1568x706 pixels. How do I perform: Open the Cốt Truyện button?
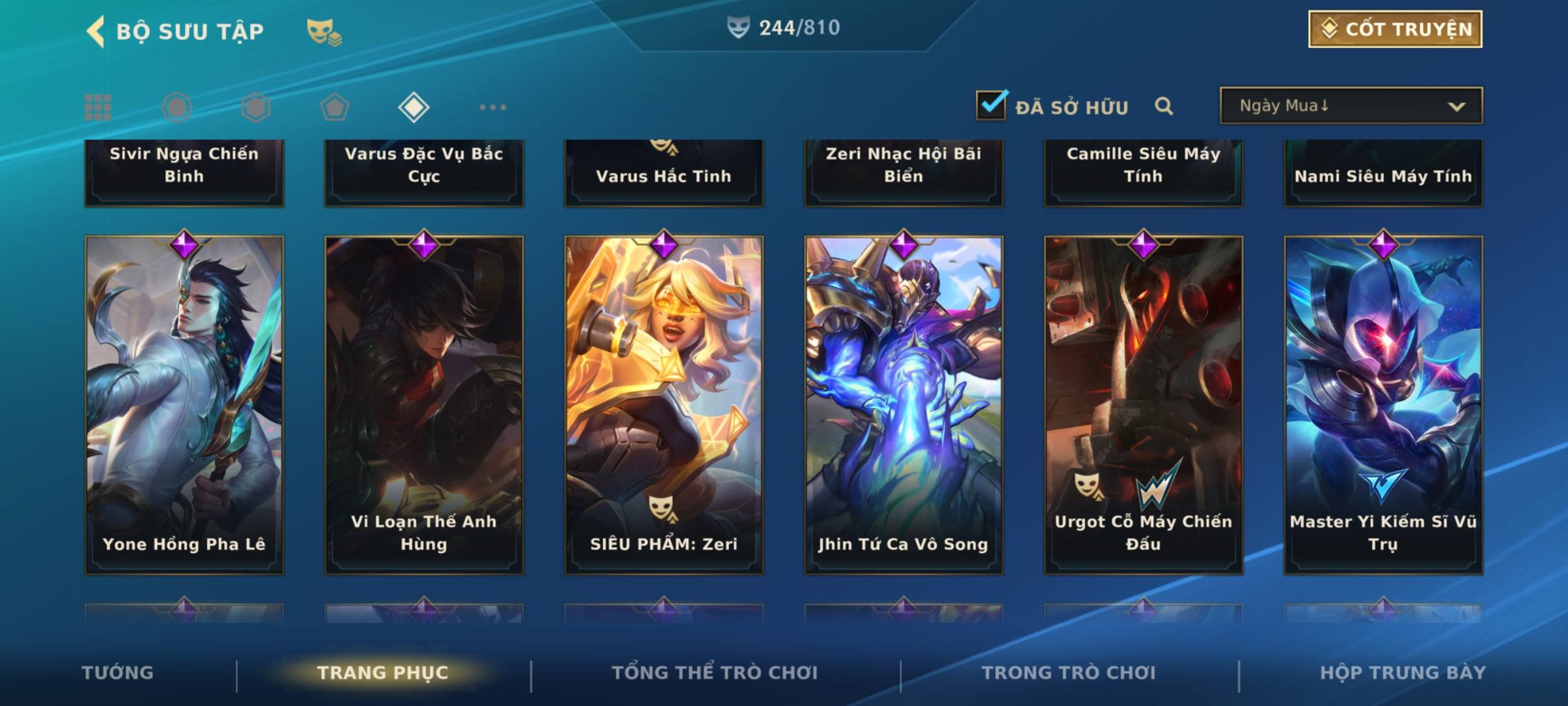1395,29
